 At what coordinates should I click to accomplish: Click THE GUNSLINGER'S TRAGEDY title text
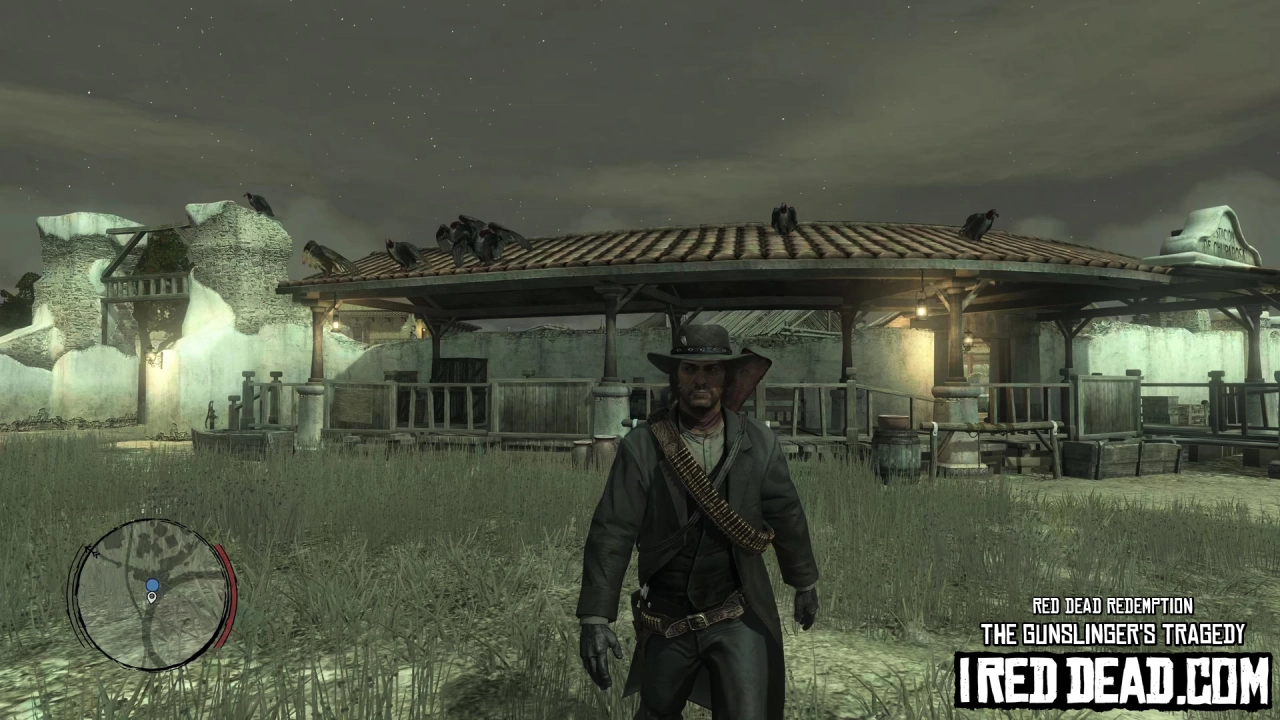(1113, 630)
